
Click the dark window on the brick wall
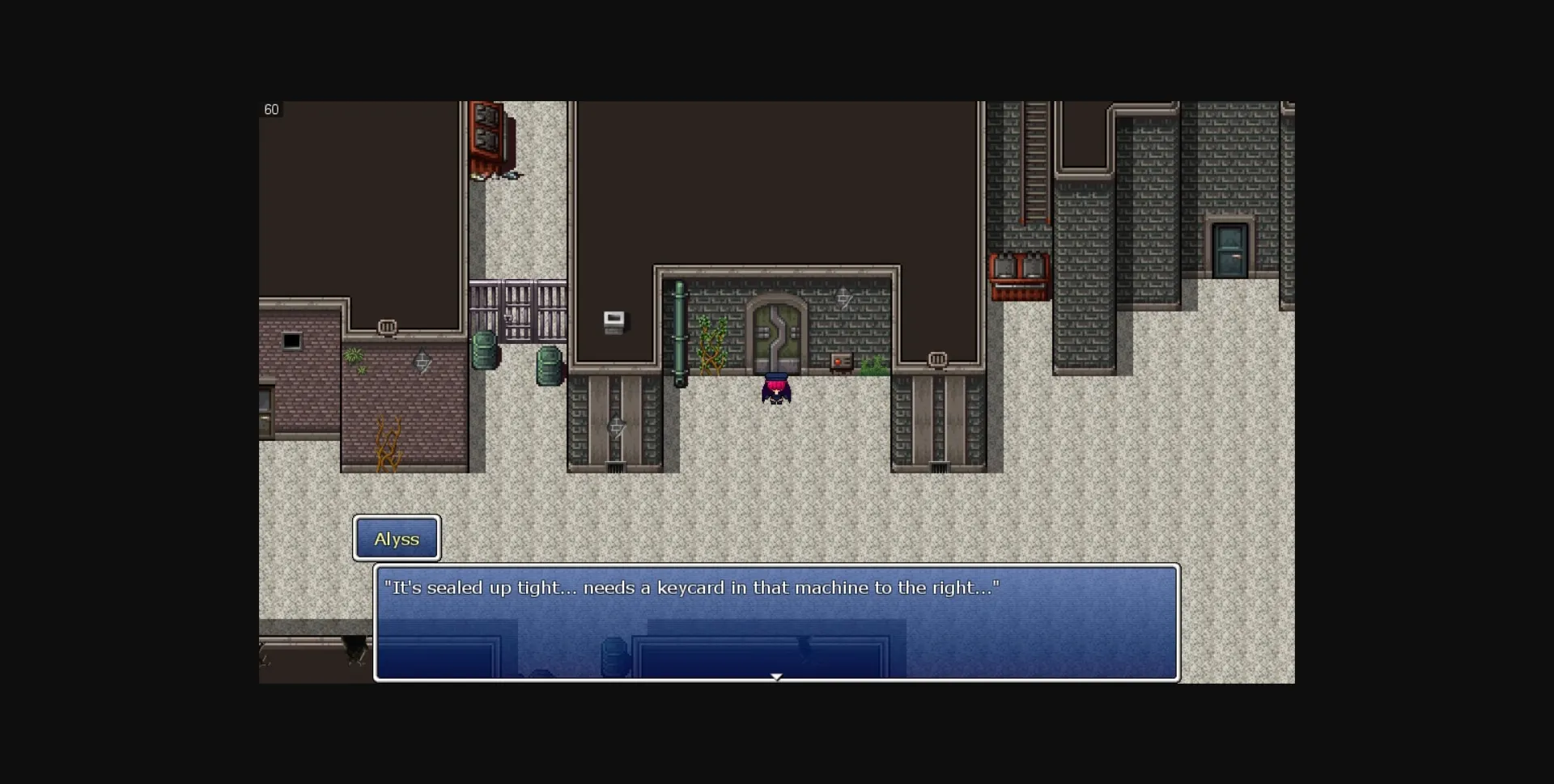pos(292,340)
